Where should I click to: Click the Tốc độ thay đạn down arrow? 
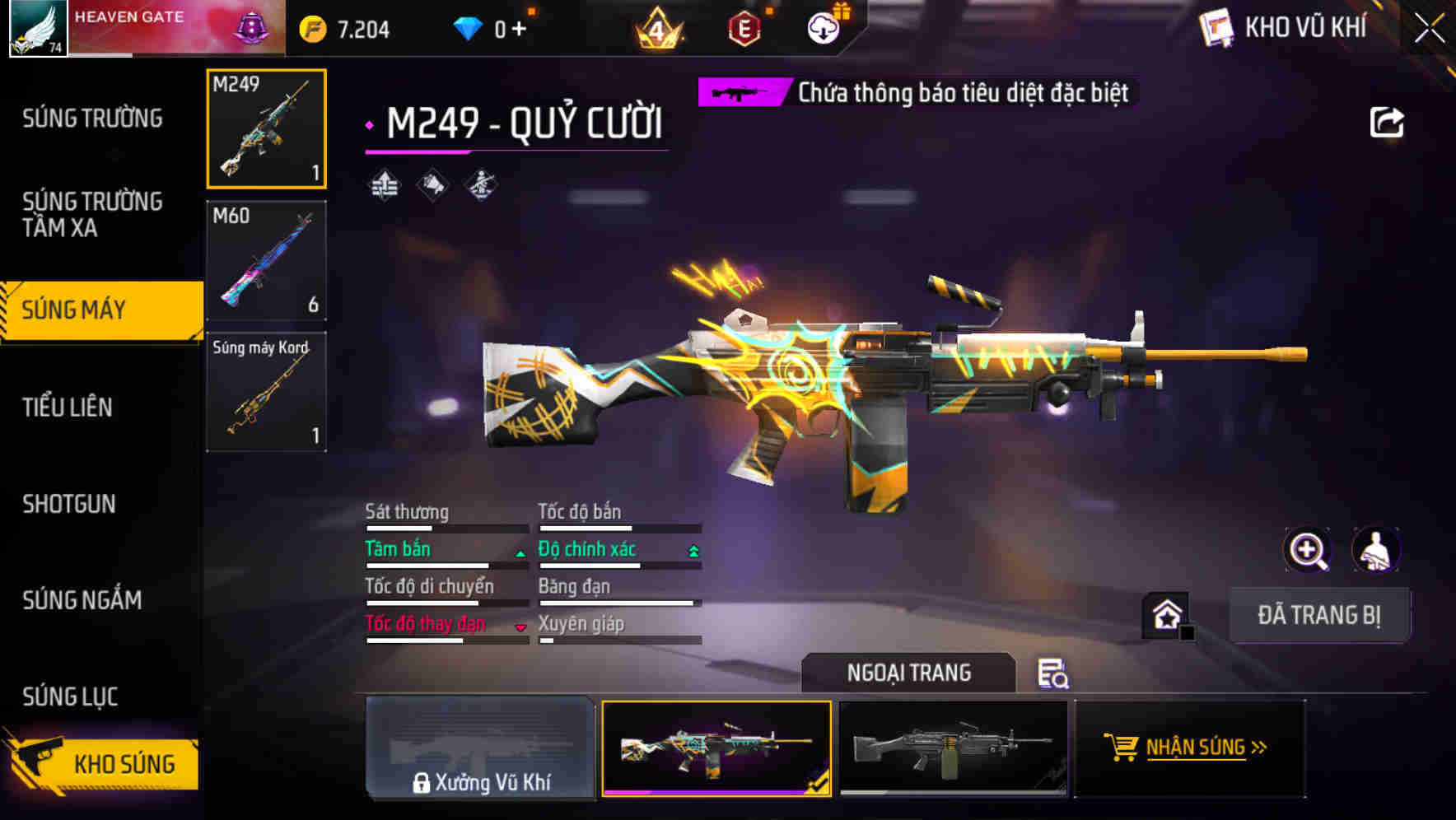[x=520, y=627]
